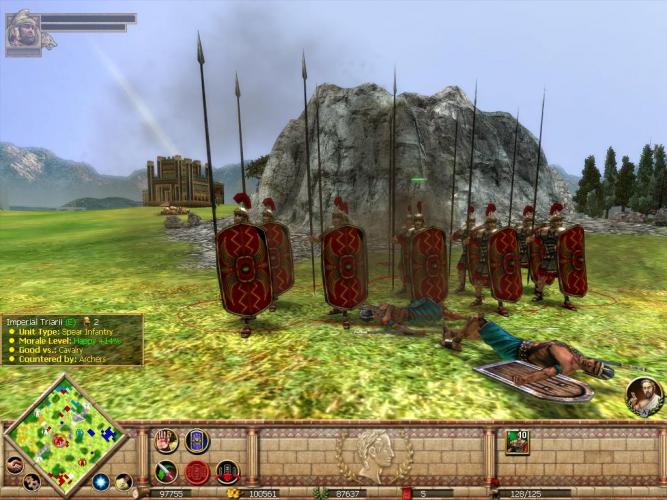Click the diamond-shaped minimap
Screen dimensions: 667x500
click(x=65, y=434)
